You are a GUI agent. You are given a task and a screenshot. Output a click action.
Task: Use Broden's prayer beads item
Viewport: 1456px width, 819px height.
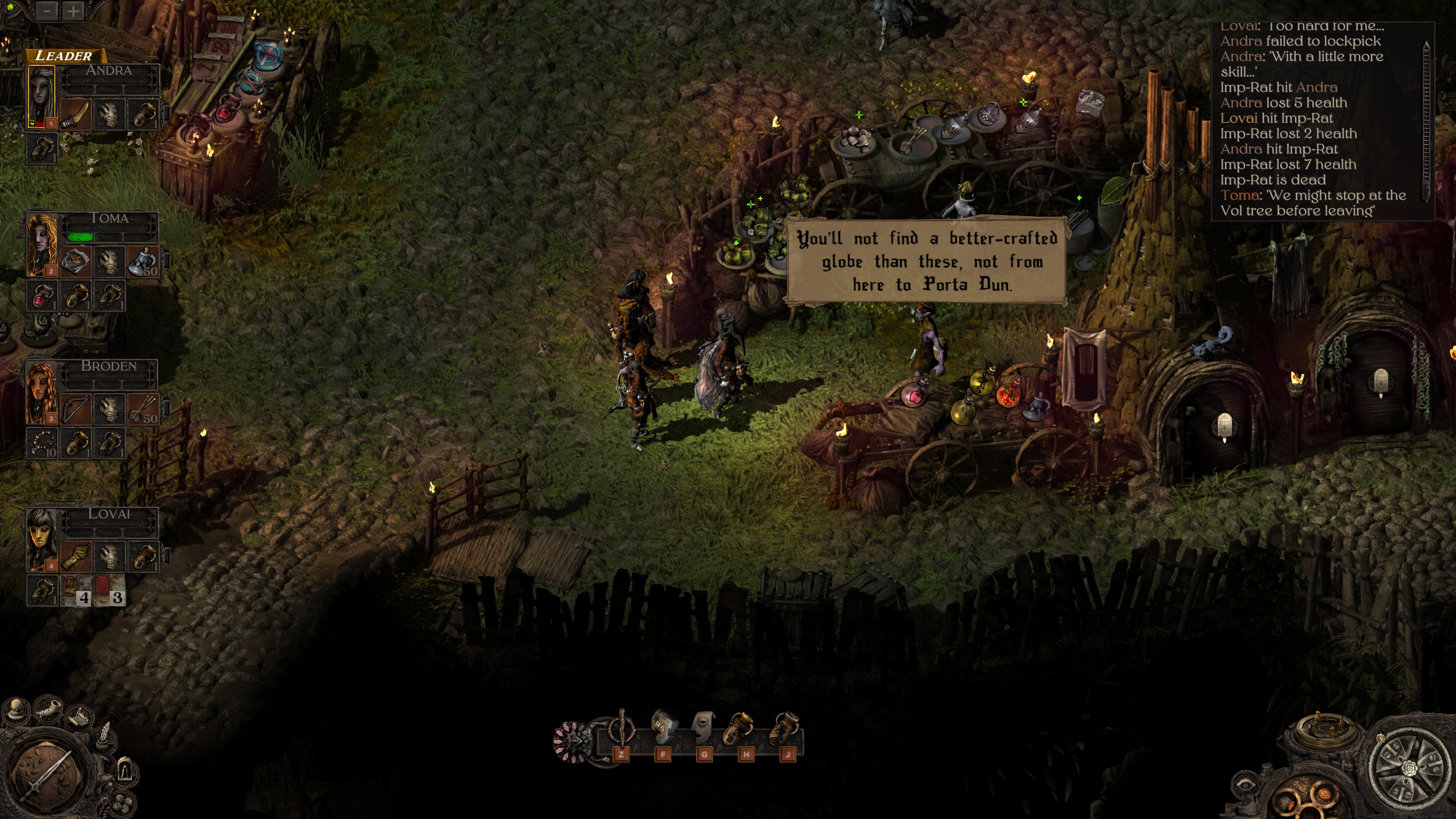[x=42, y=445]
